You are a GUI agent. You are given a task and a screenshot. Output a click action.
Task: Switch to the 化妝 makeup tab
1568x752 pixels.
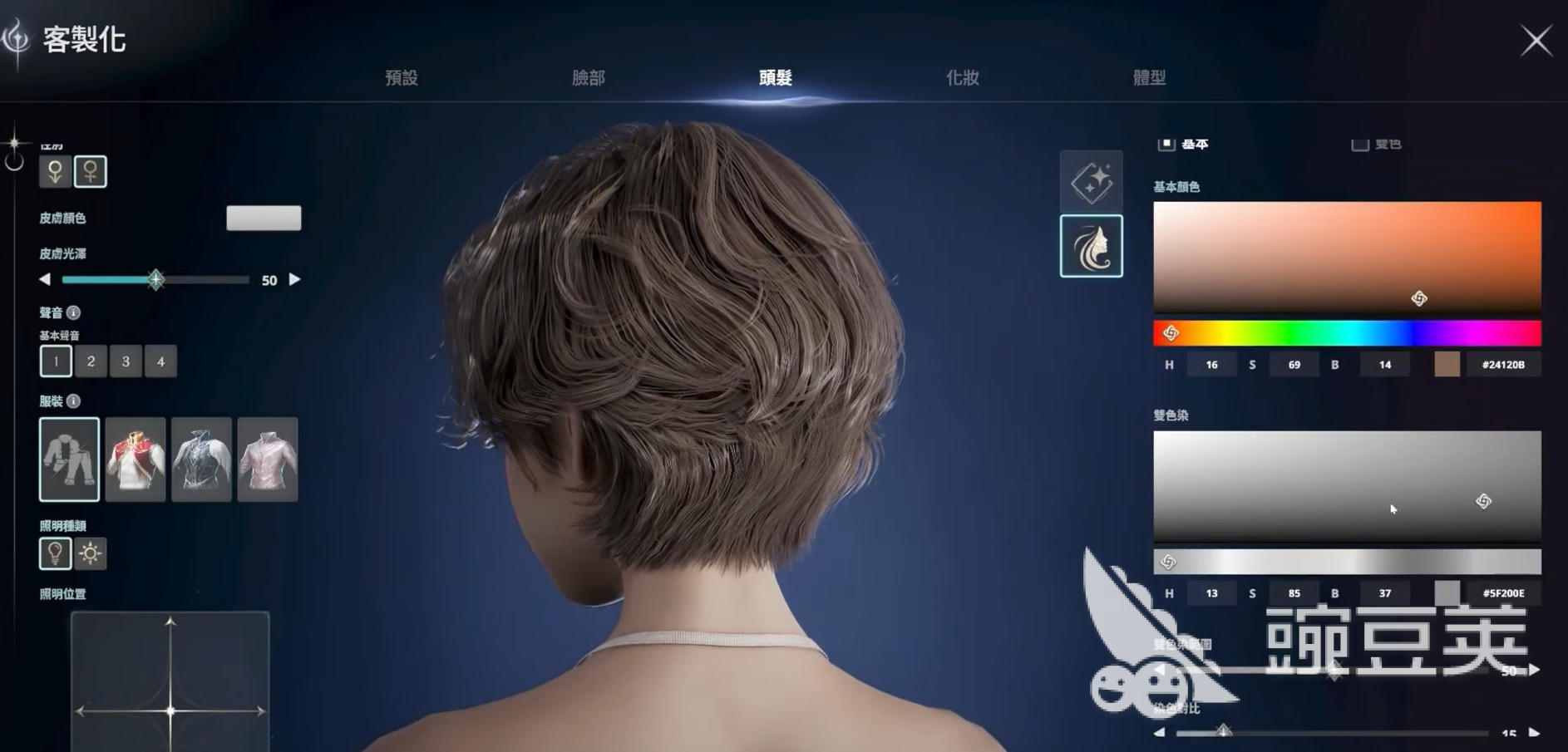tap(964, 77)
